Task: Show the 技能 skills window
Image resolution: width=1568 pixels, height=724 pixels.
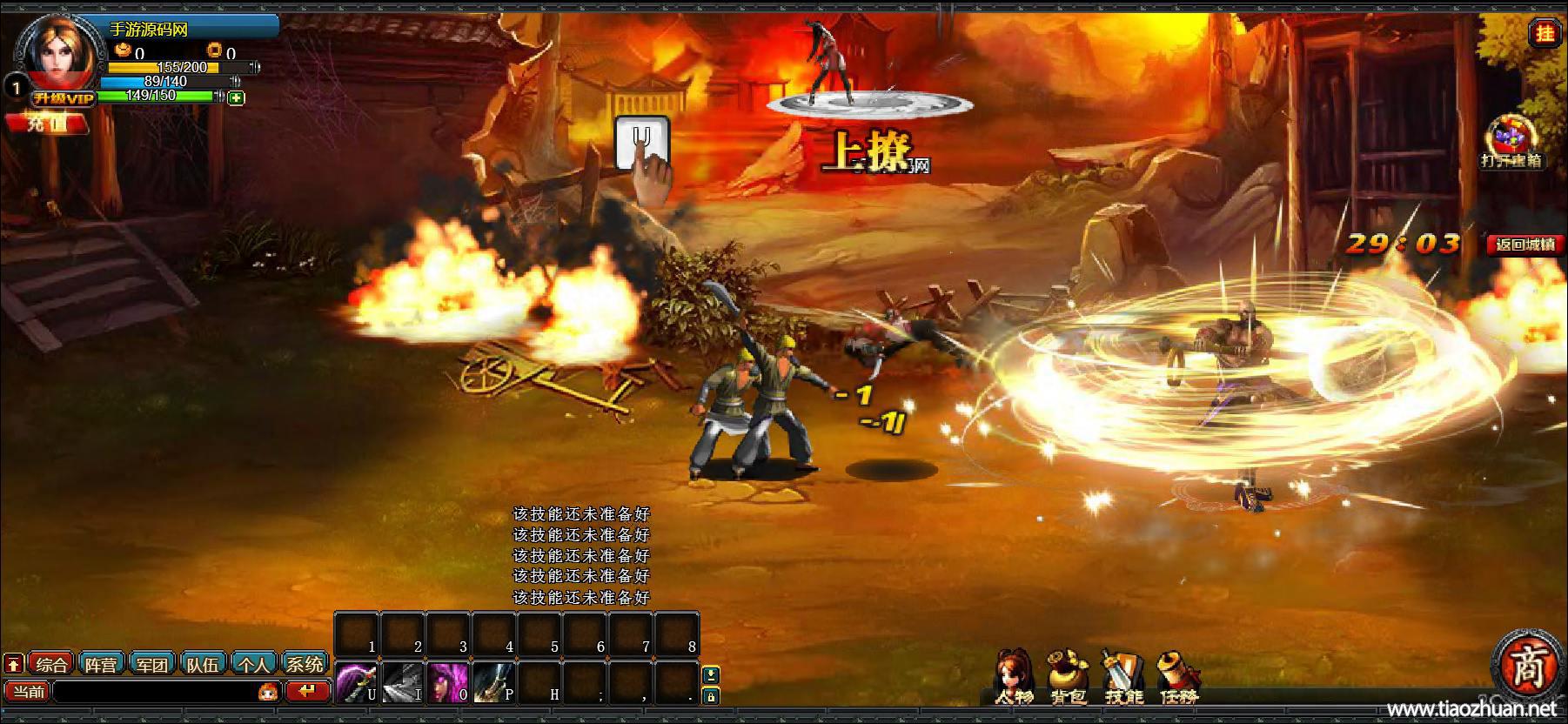Action: coord(1122,676)
